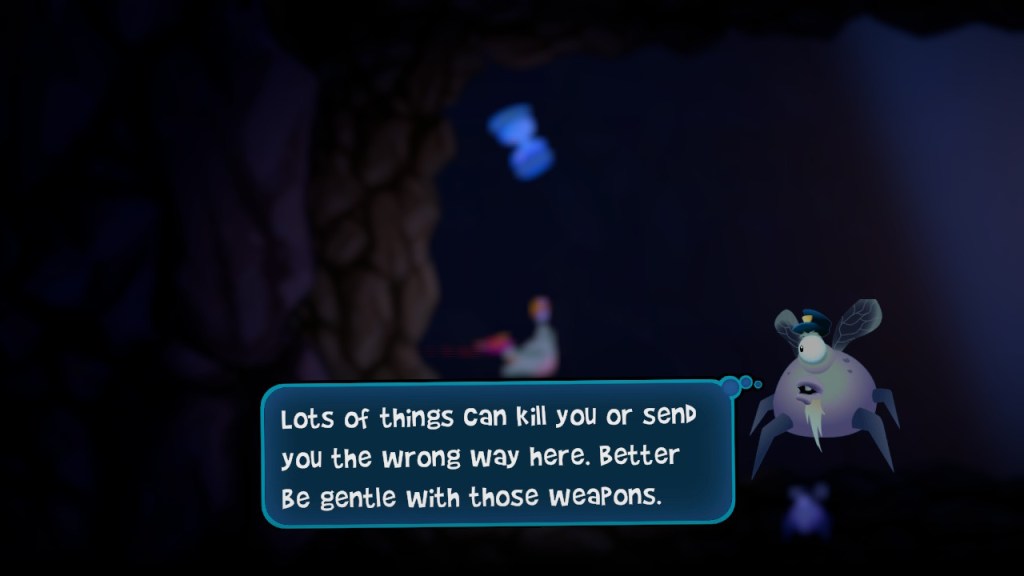Advance the 'Lots of things can kill you' speech bubble
The image size is (1024, 576).
pos(497,454)
